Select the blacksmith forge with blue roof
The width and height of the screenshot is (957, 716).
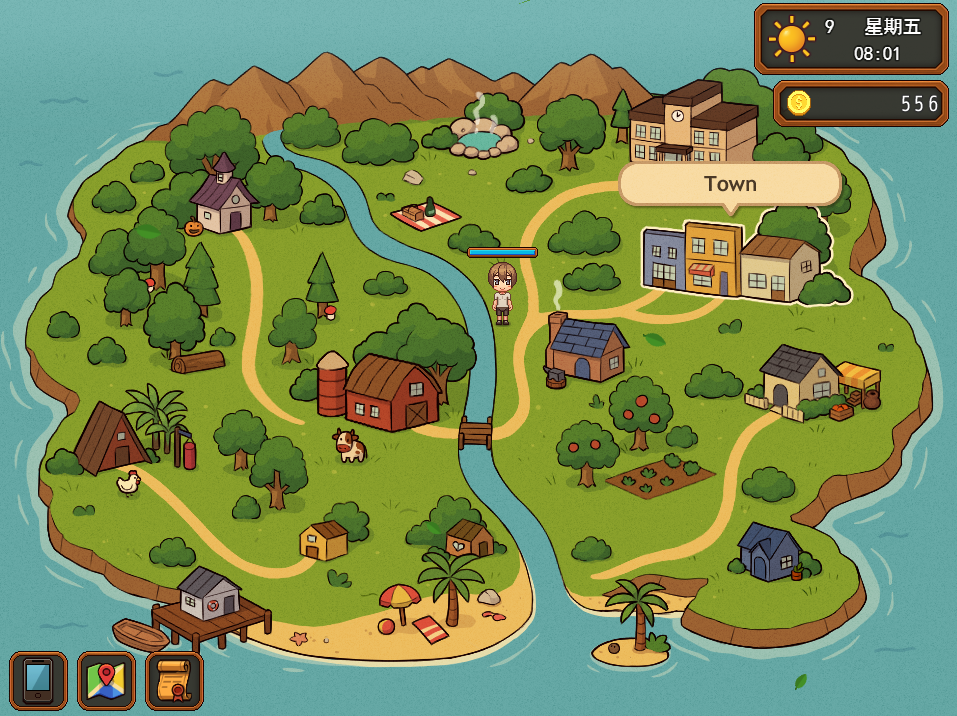tap(587, 349)
